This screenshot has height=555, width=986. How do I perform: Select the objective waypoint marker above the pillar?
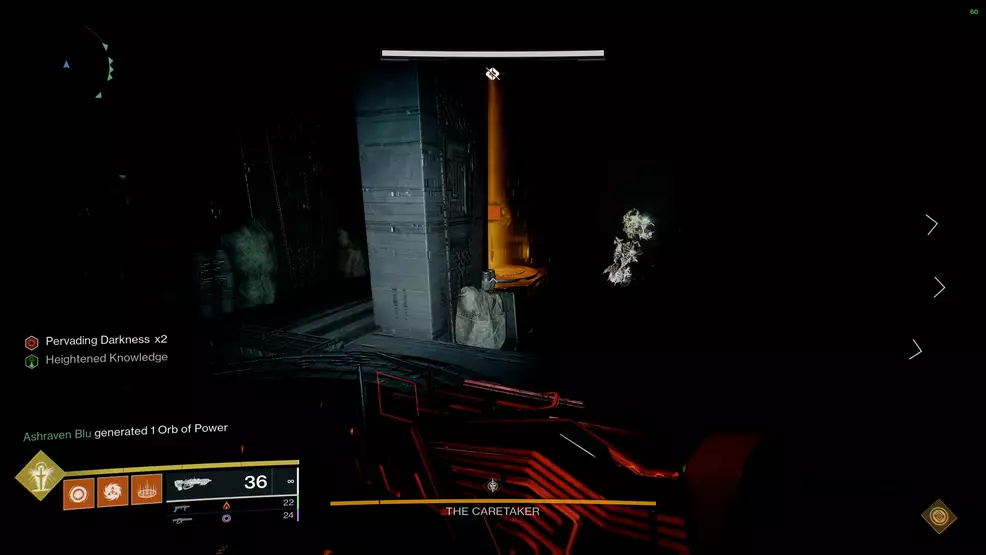coord(492,73)
